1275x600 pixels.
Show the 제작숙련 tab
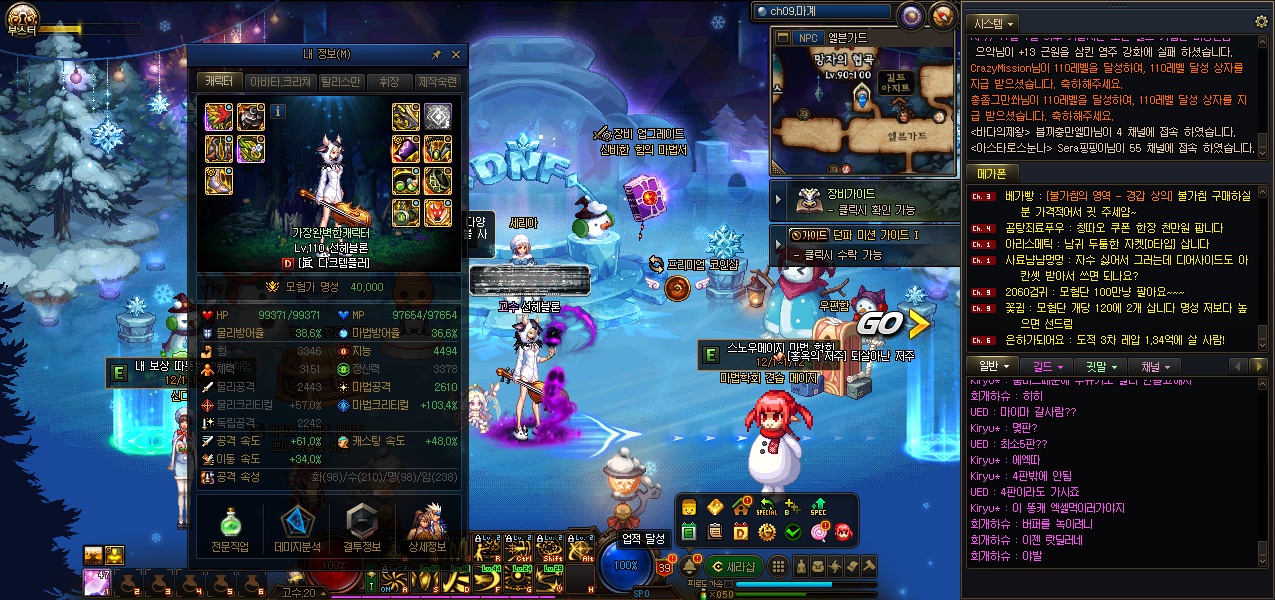click(437, 82)
